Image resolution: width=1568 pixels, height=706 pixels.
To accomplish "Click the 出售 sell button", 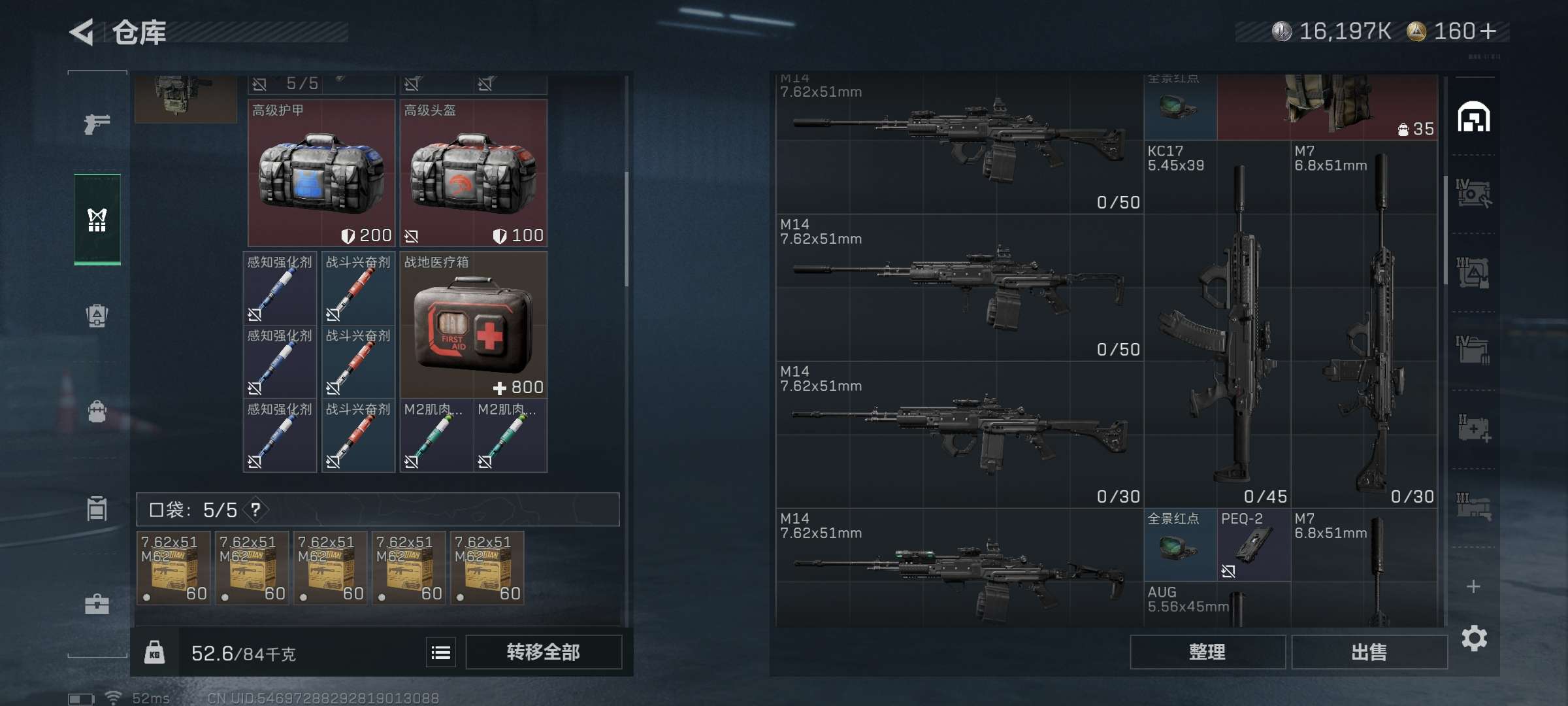I will pos(1369,652).
